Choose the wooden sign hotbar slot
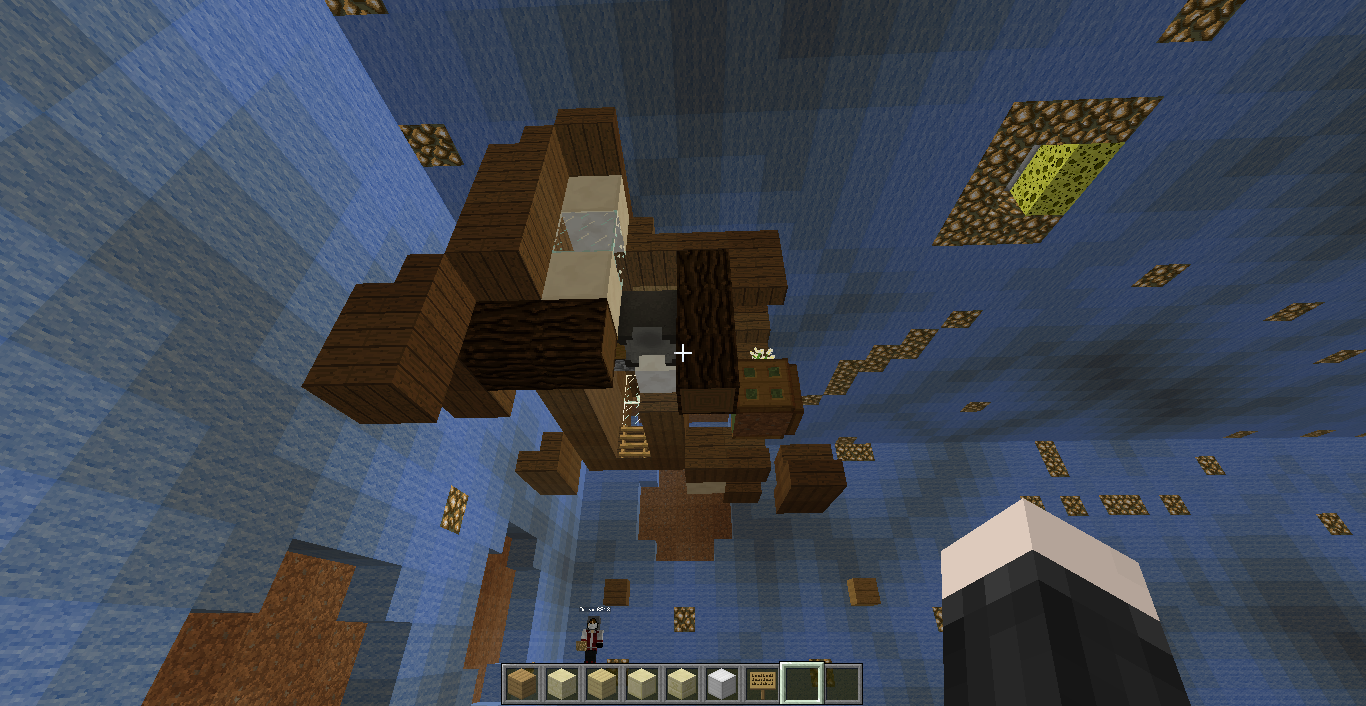The height and width of the screenshot is (706, 1366). [x=761, y=684]
